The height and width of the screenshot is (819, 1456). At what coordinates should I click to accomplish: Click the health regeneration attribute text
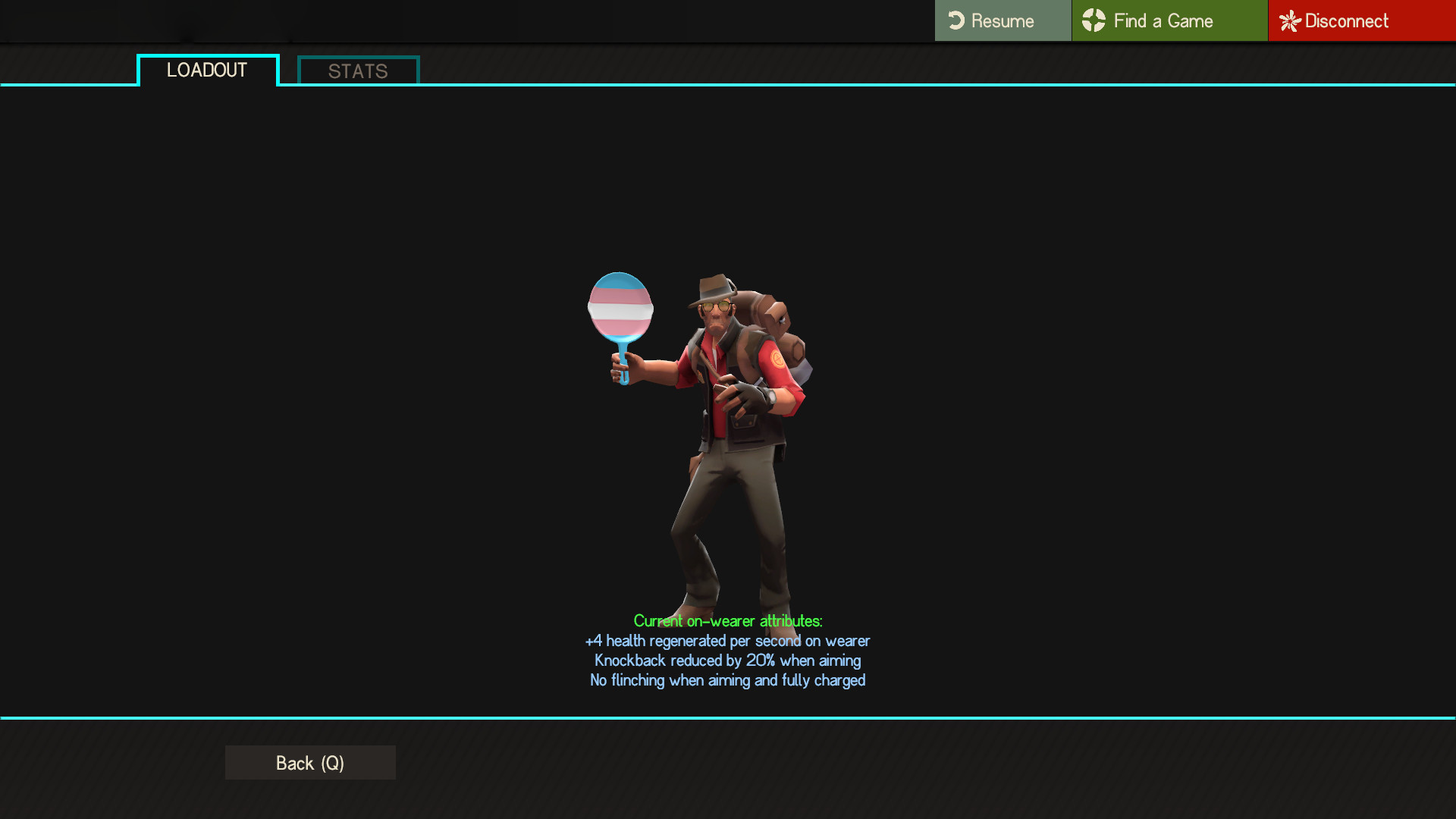pyautogui.click(x=726, y=641)
